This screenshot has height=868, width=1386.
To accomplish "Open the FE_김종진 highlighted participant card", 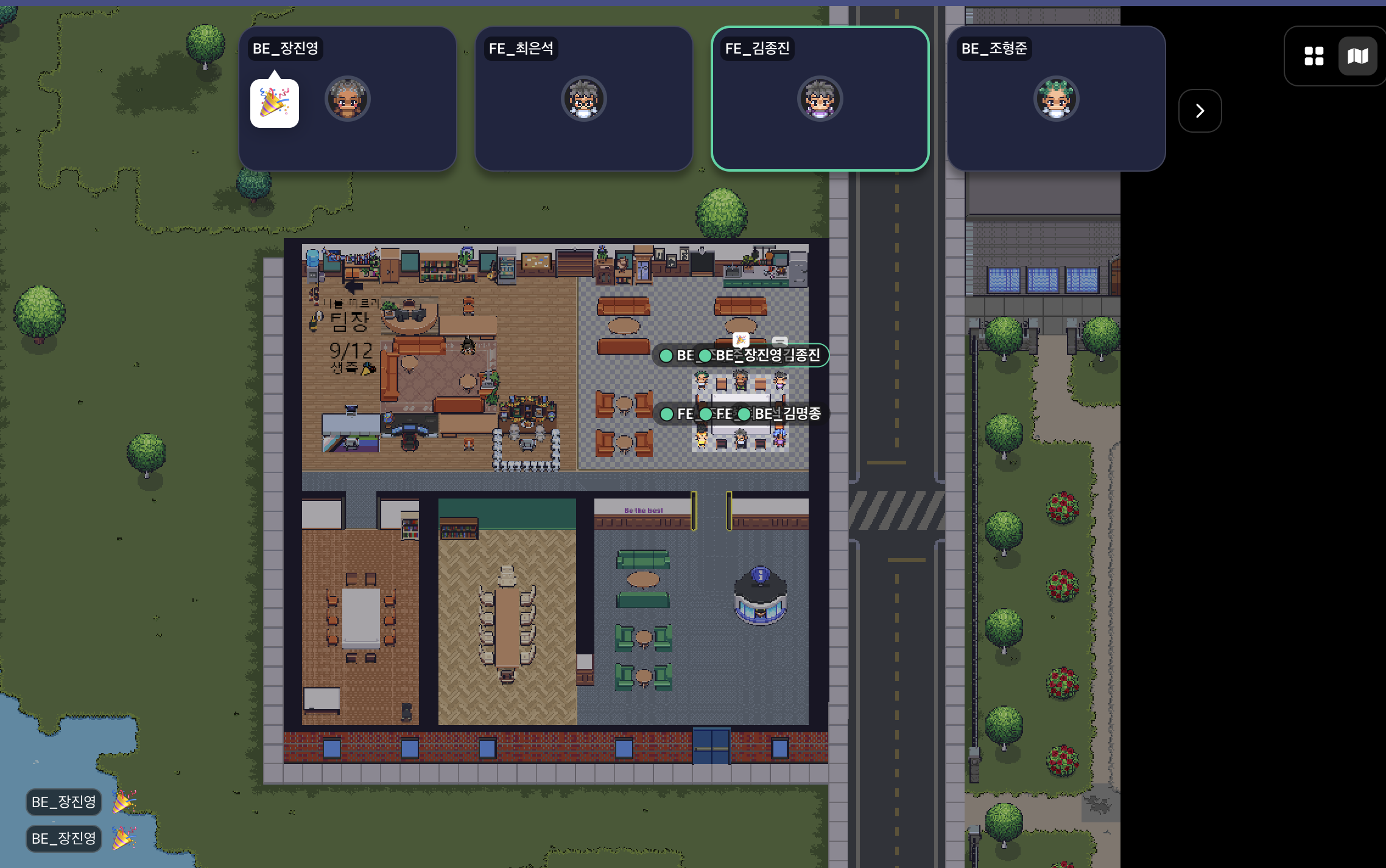I will coord(820,99).
